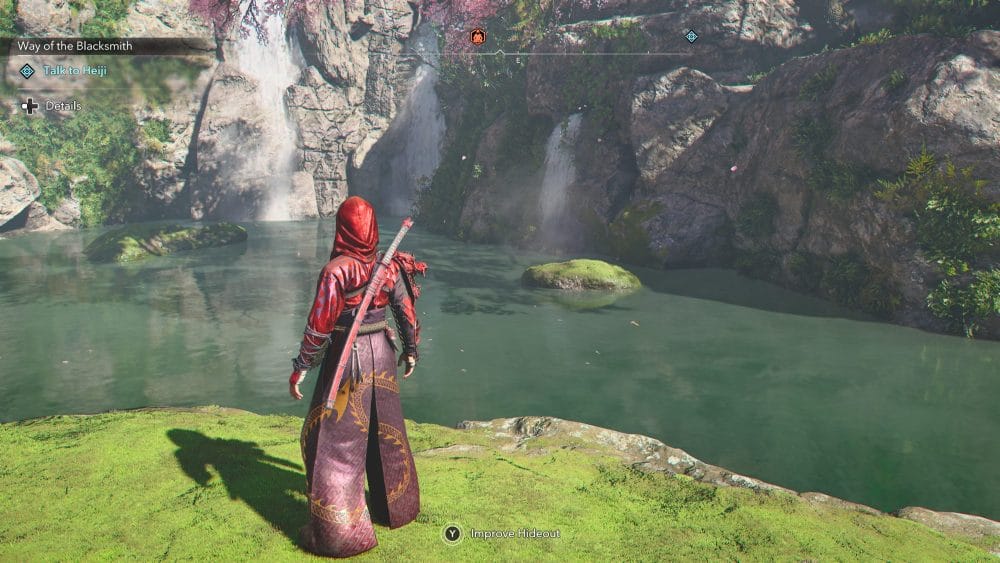1000x563 pixels.
Task: Click the Talk to Heiji objective
Action: 74,71
